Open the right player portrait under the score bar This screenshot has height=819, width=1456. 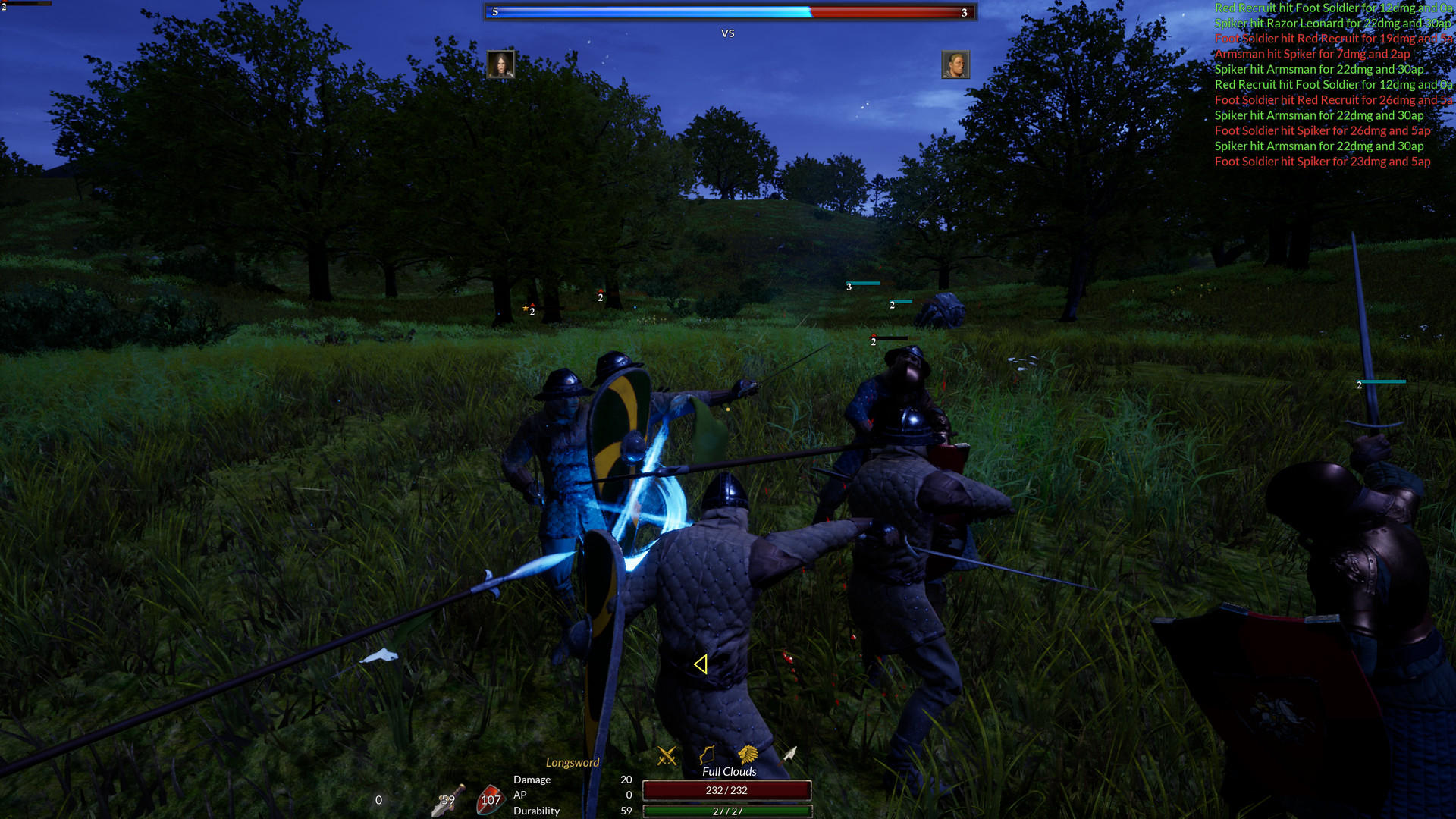[955, 64]
